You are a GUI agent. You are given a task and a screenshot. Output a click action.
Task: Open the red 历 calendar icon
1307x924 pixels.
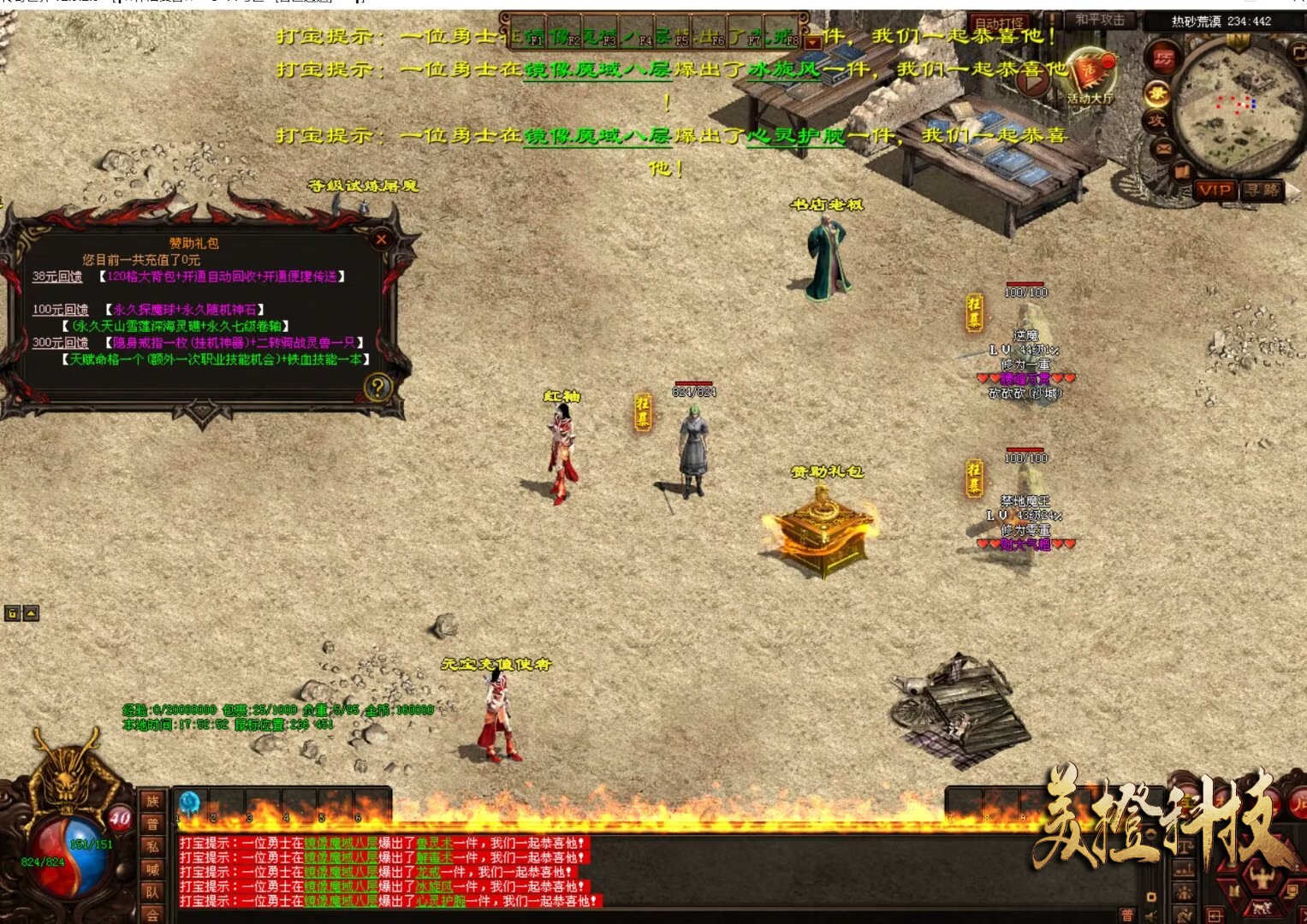(1163, 58)
